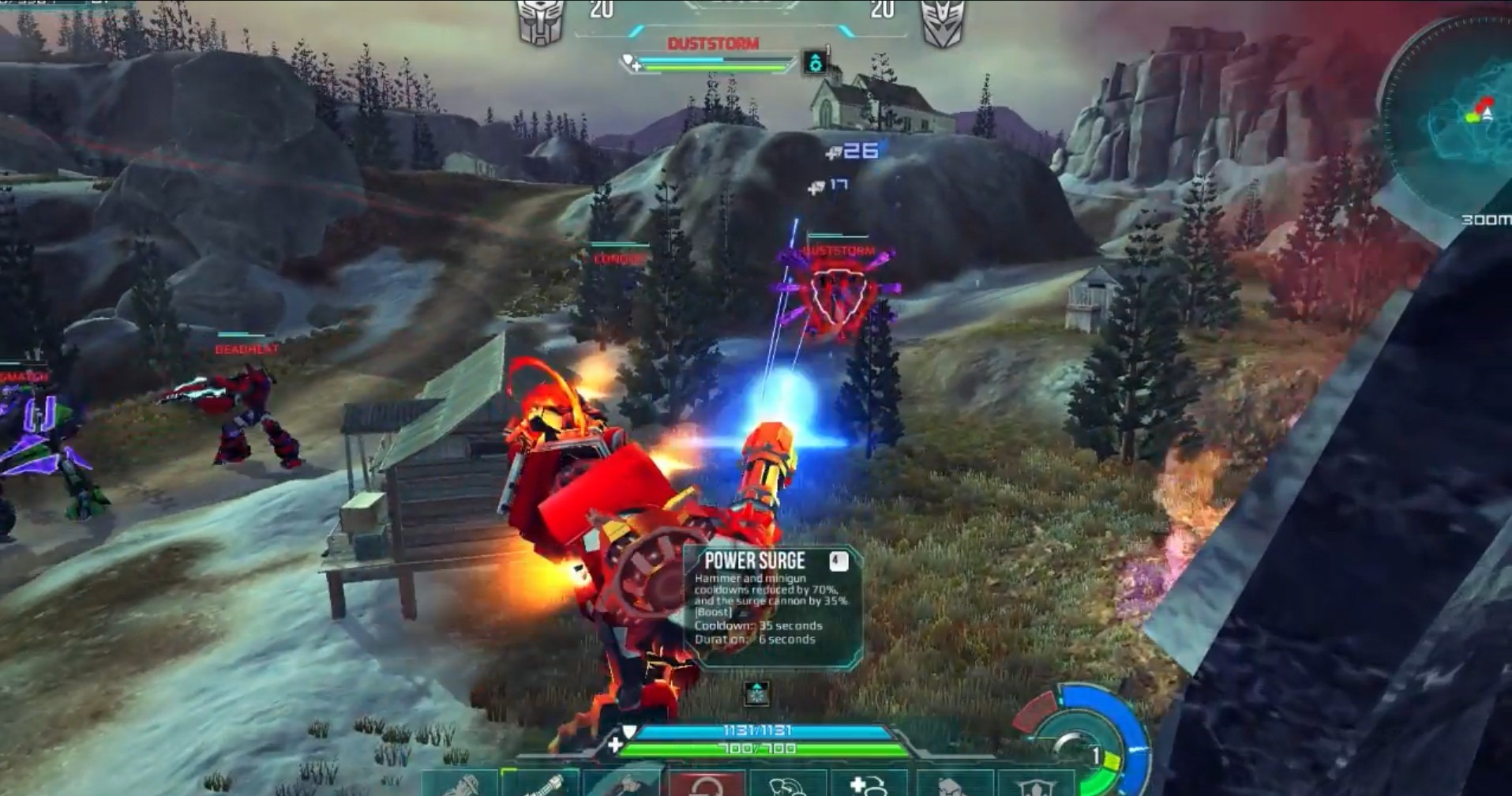The height and width of the screenshot is (796, 1512).
Task: Use the healing plus-sign ability
Action: tap(868, 784)
